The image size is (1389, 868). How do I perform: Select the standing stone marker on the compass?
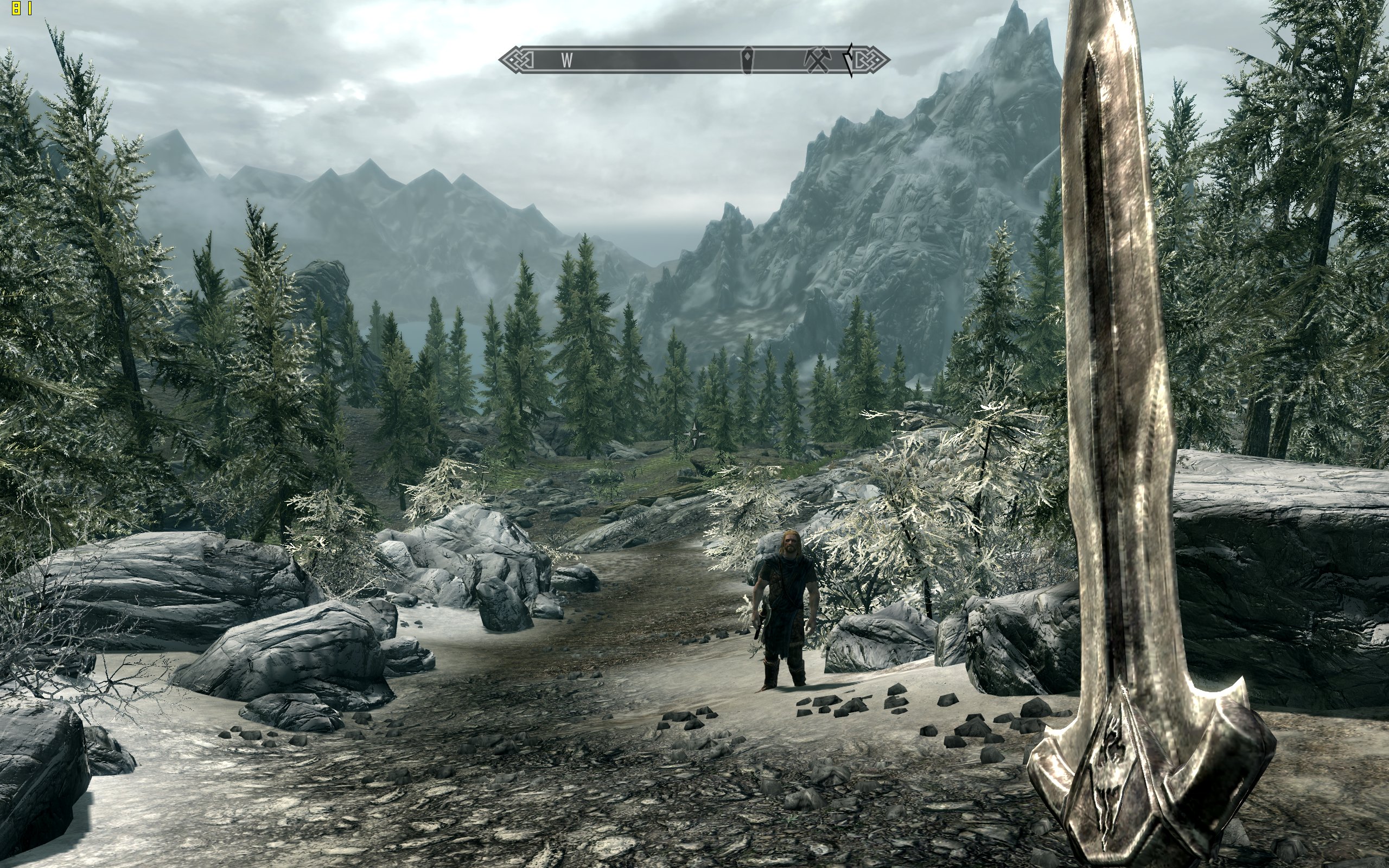tap(748, 60)
